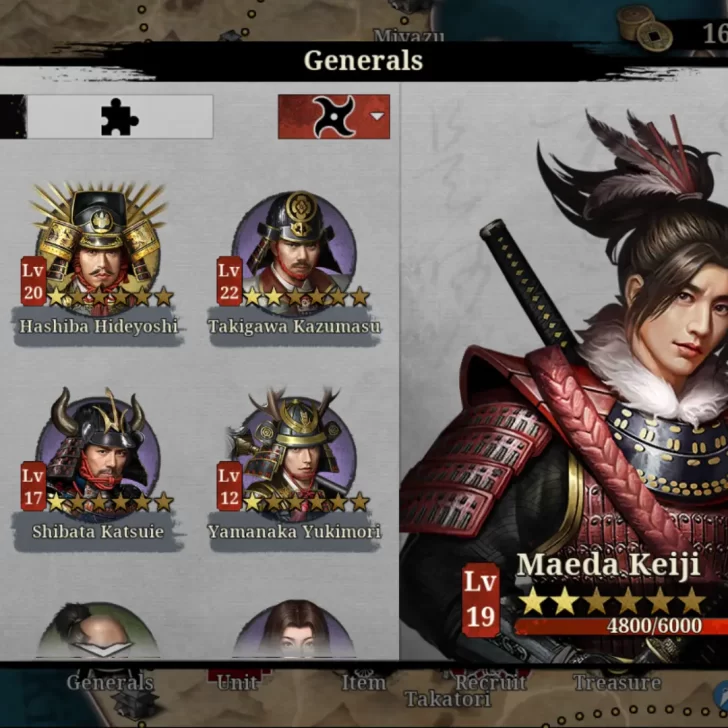This screenshot has height=728, width=728.
Task: Switch to the Unit menu
Action: point(237,683)
